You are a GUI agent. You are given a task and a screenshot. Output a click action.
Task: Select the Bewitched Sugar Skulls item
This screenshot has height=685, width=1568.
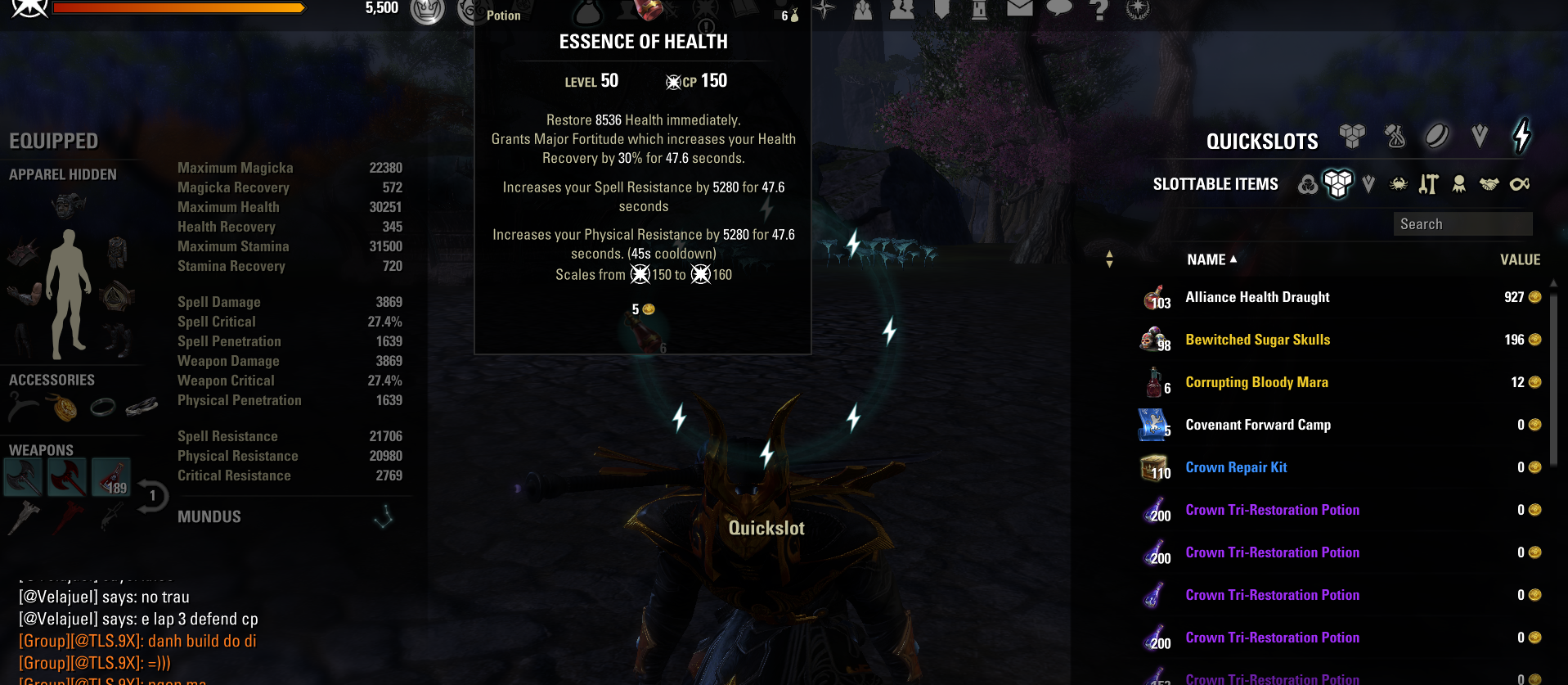click(x=1258, y=340)
